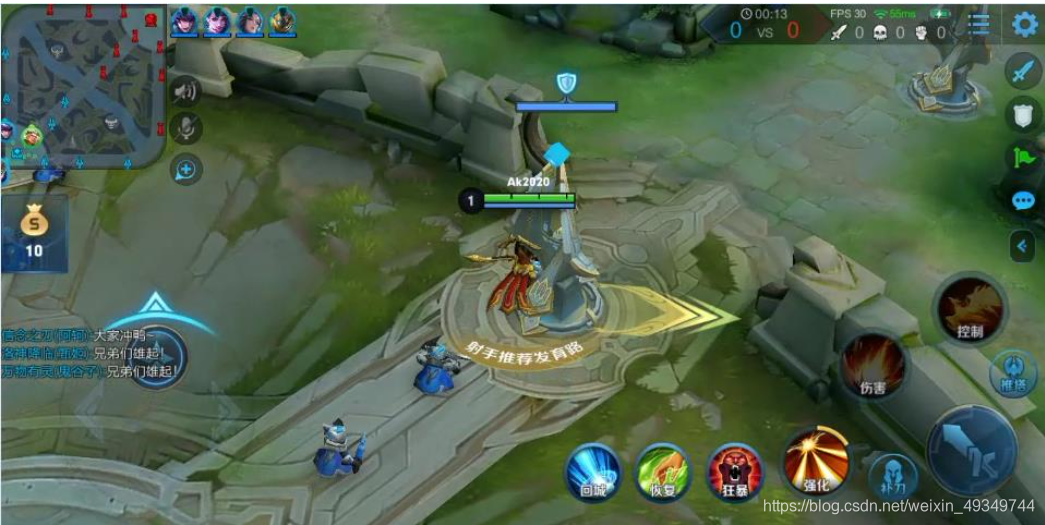Image resolution: width=1045 pixels, height=525 pixels.
Task: Open the scoreboard list icon
Action: (979, 25)
